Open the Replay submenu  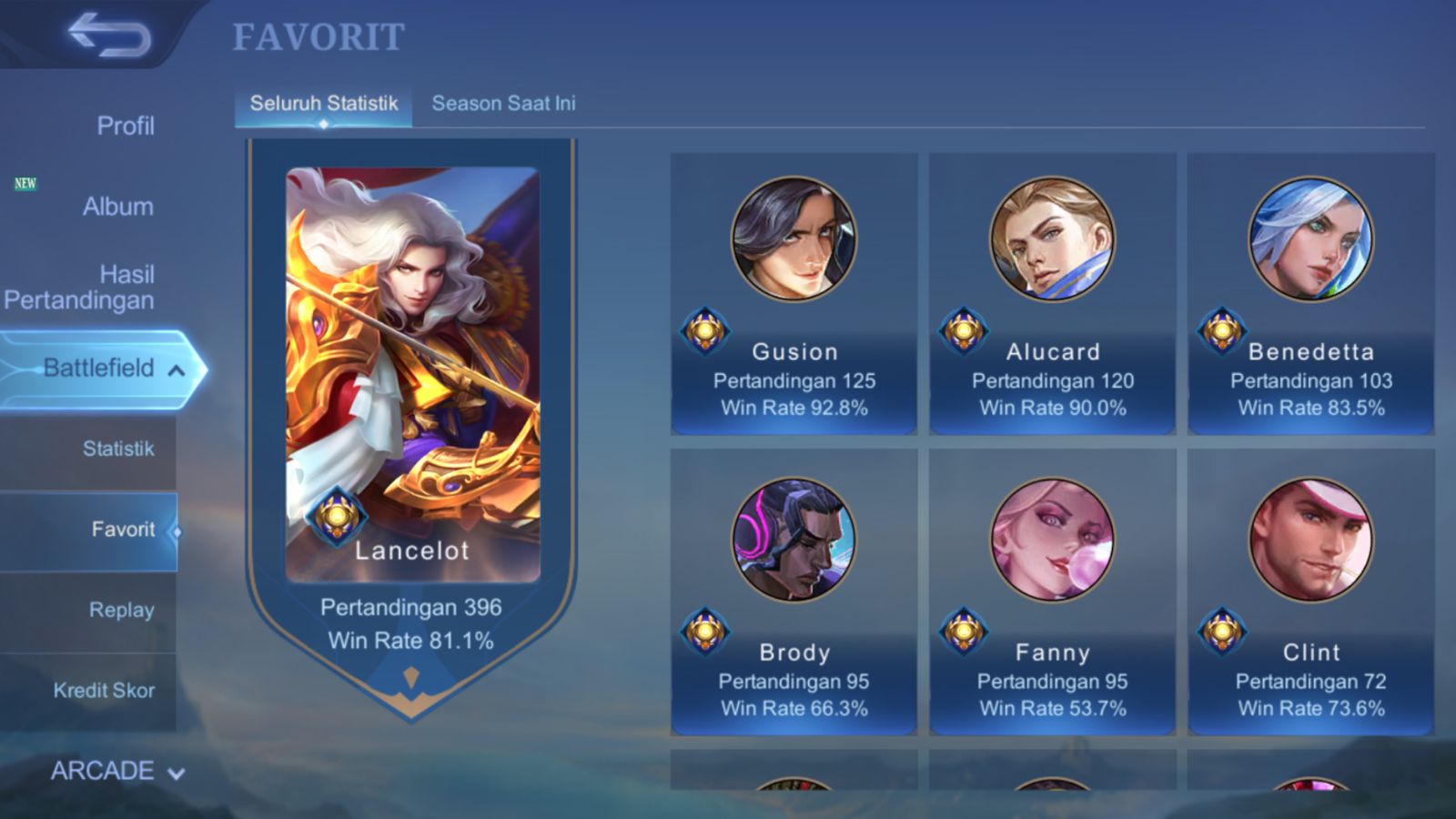tap(121, 610)
